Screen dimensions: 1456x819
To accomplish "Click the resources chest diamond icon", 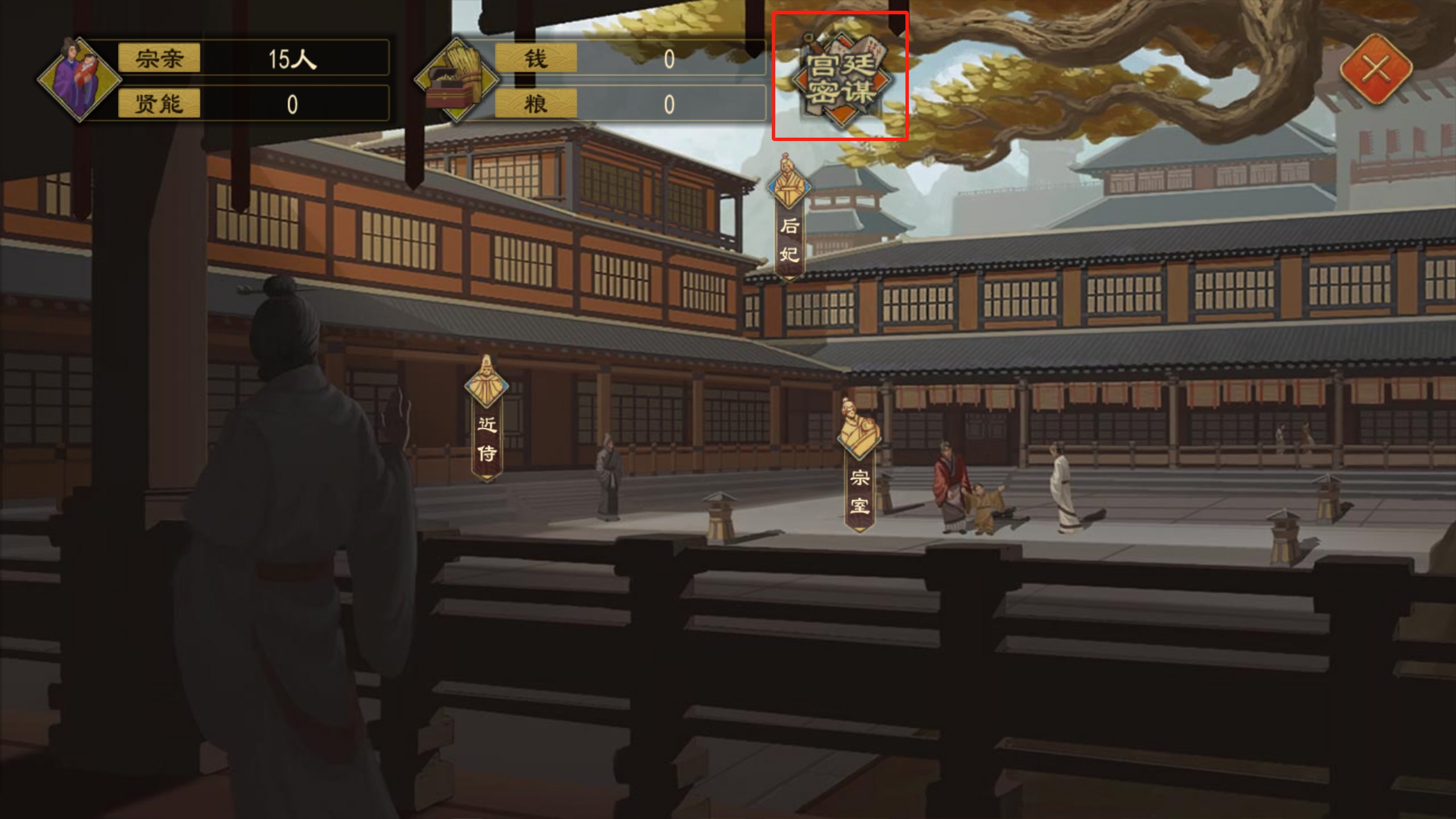I will pyautogui.click(x=455, y=80).
